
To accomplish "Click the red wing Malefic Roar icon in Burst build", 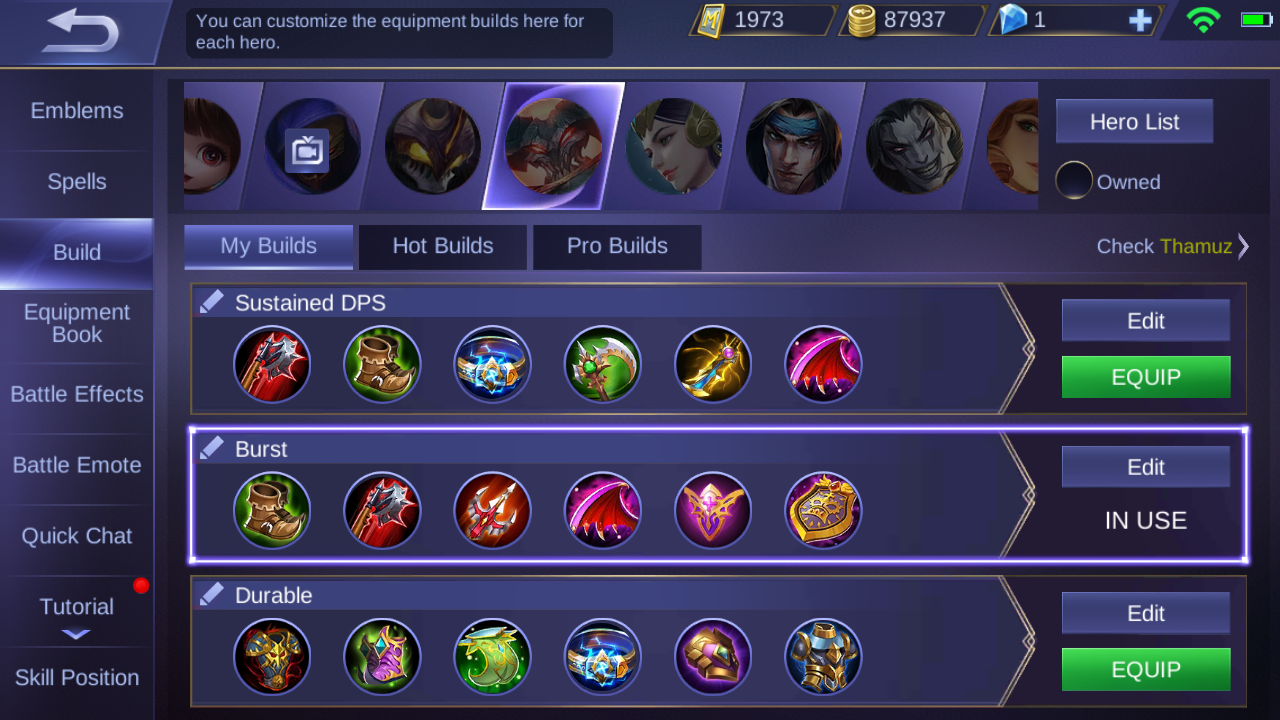I will pos(602,510).
